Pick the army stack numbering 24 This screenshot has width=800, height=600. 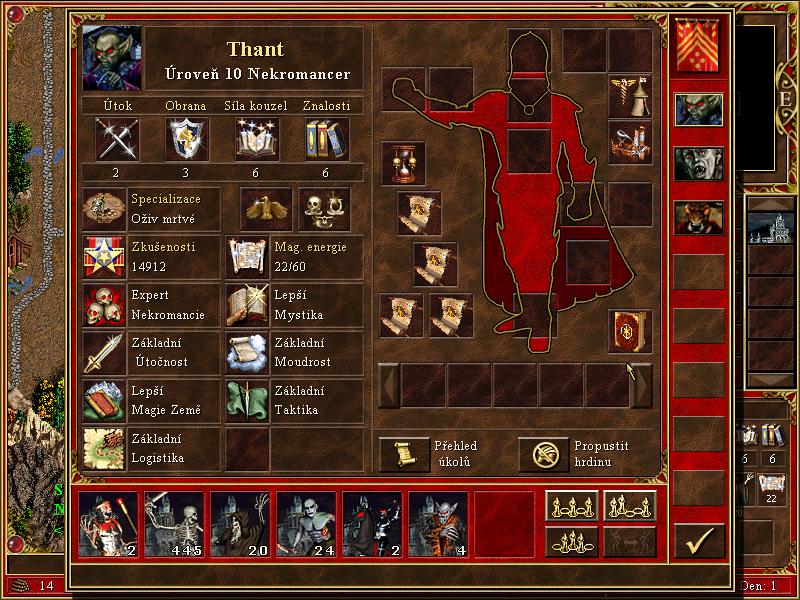click(306, 524)
